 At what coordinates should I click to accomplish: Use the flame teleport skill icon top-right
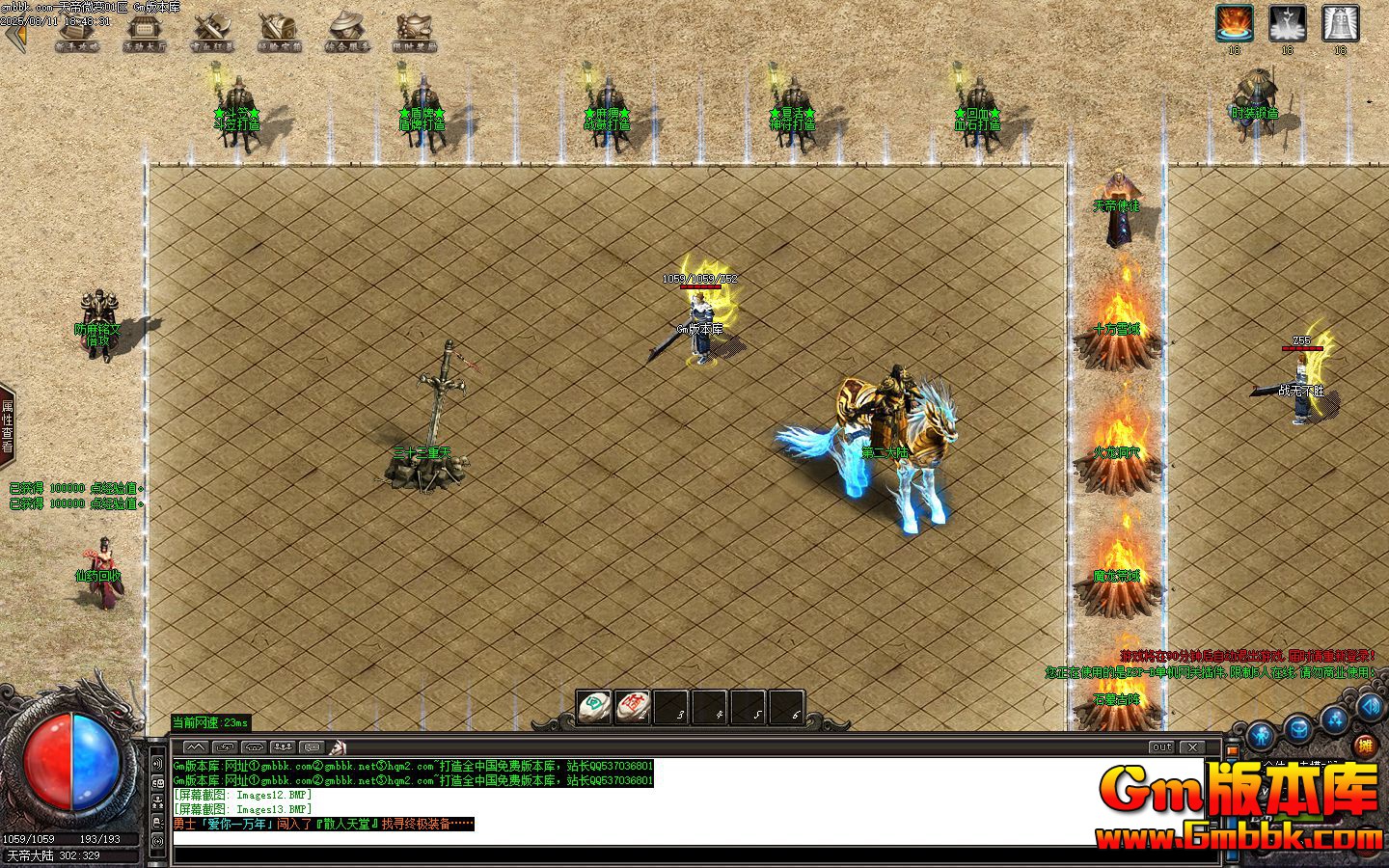click(x=1235, y=22)
